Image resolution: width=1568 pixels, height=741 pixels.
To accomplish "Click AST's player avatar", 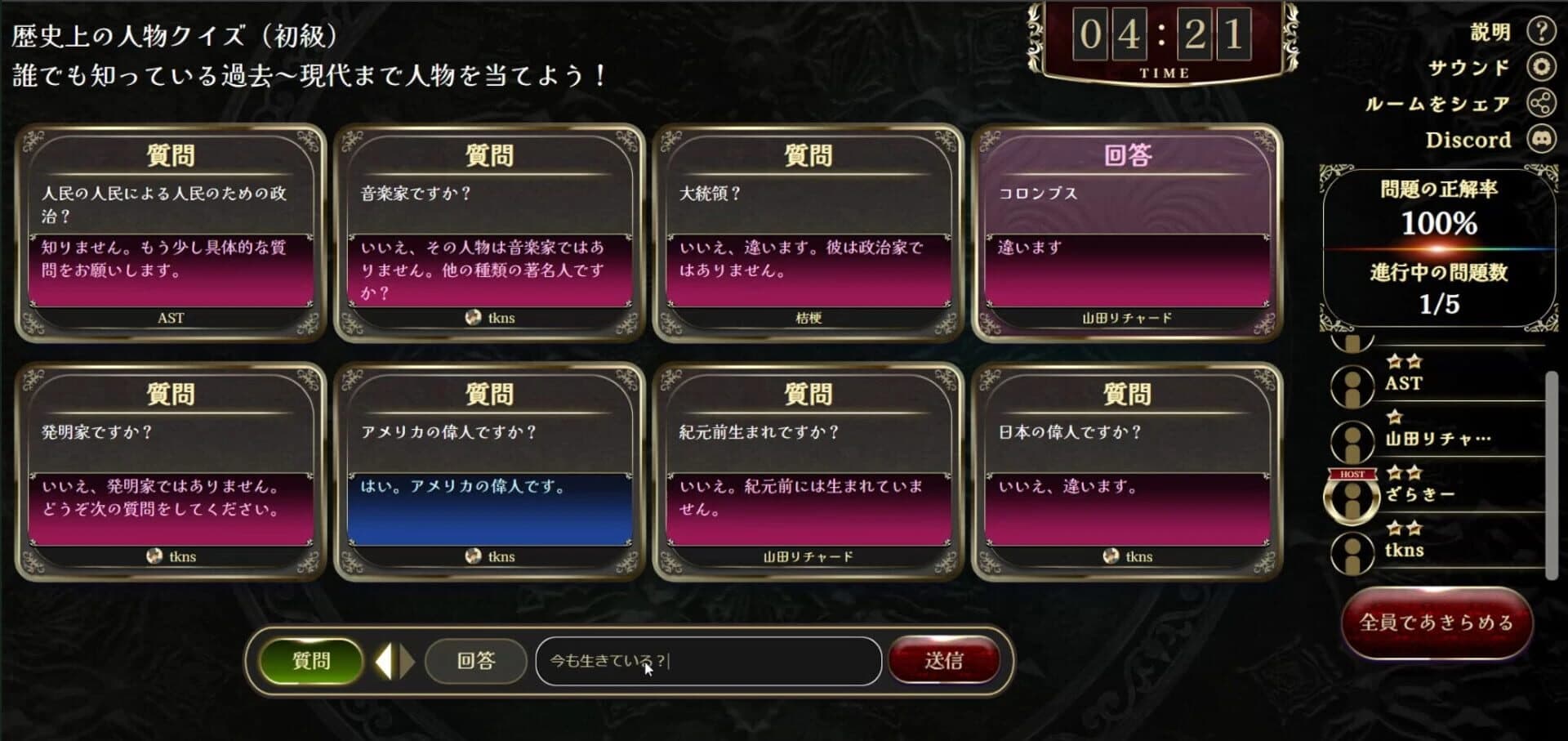I will (1352, 384).
